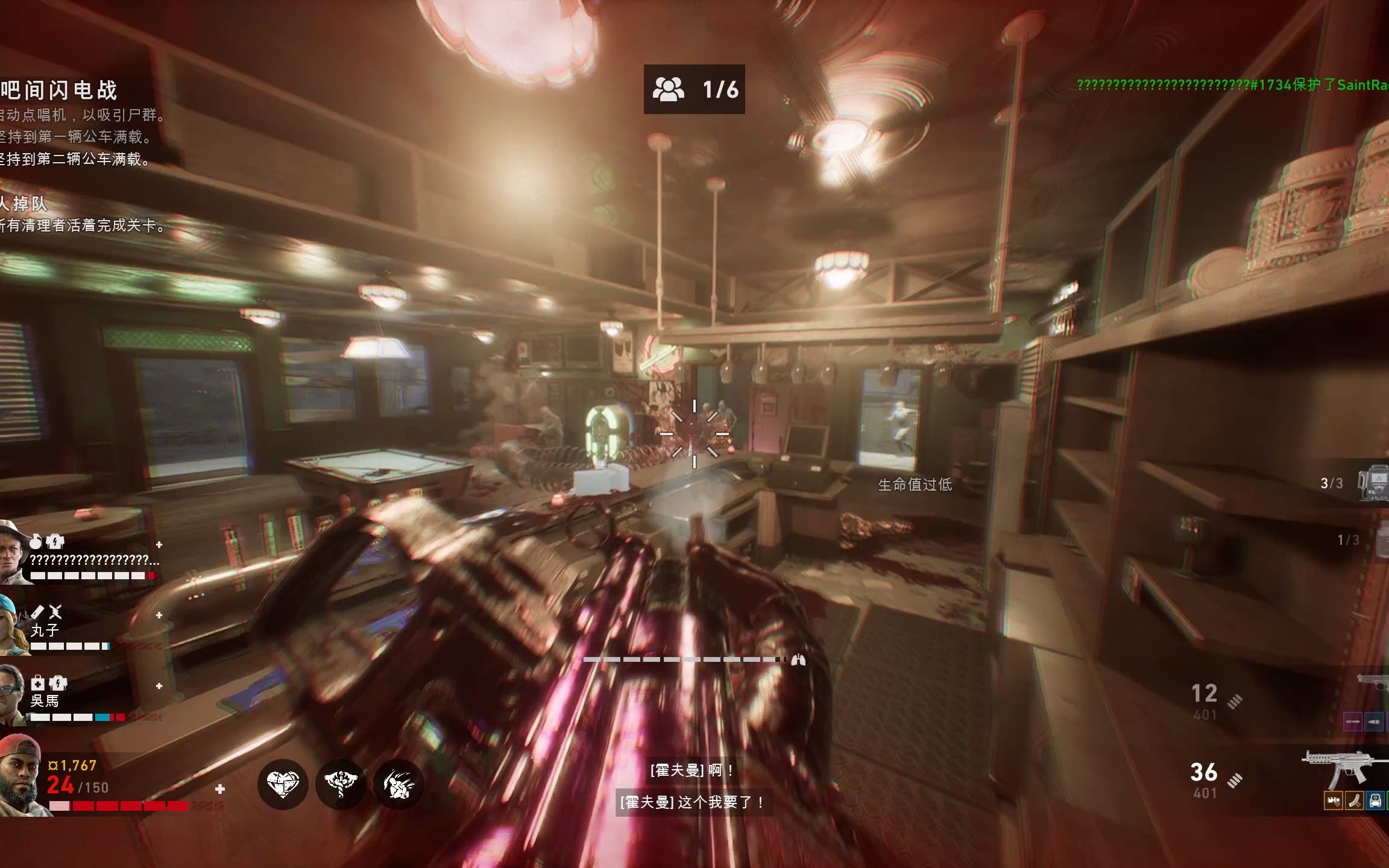
Task: Click the 1/6 player count indicator
Action: pyautogui.click(x=694, y=89)
